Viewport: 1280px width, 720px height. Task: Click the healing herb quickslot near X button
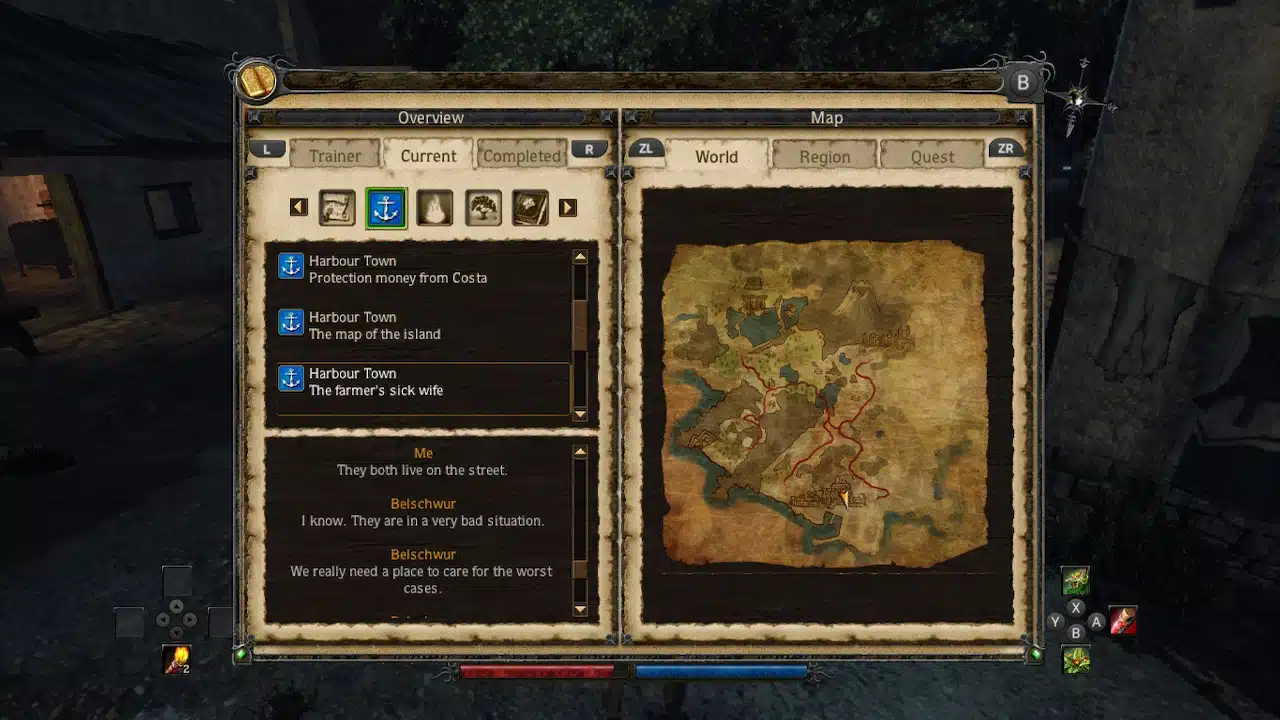coord(1076,579)
